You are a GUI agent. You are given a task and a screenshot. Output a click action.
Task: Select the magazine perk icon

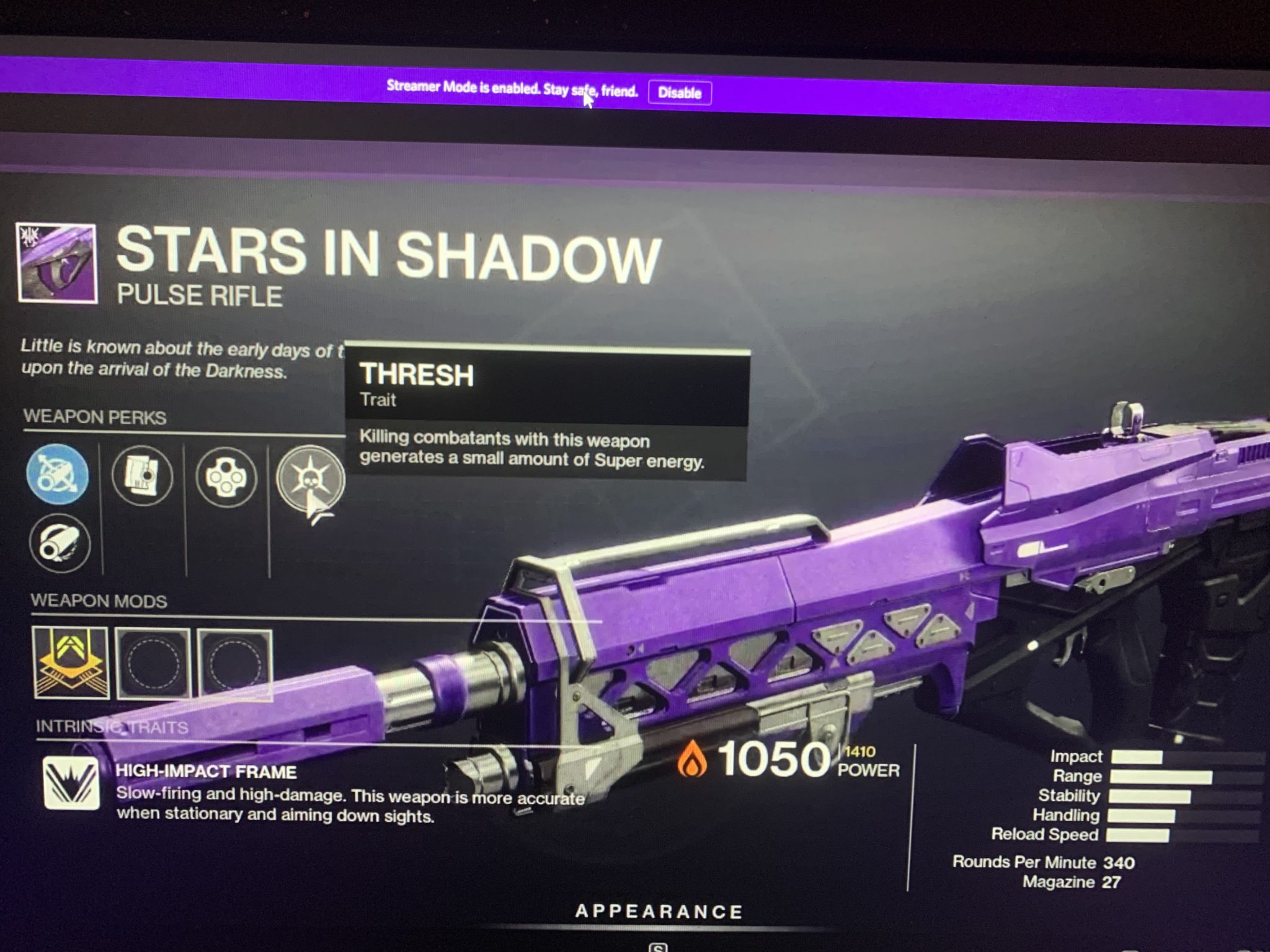click(x=142, y=475)
